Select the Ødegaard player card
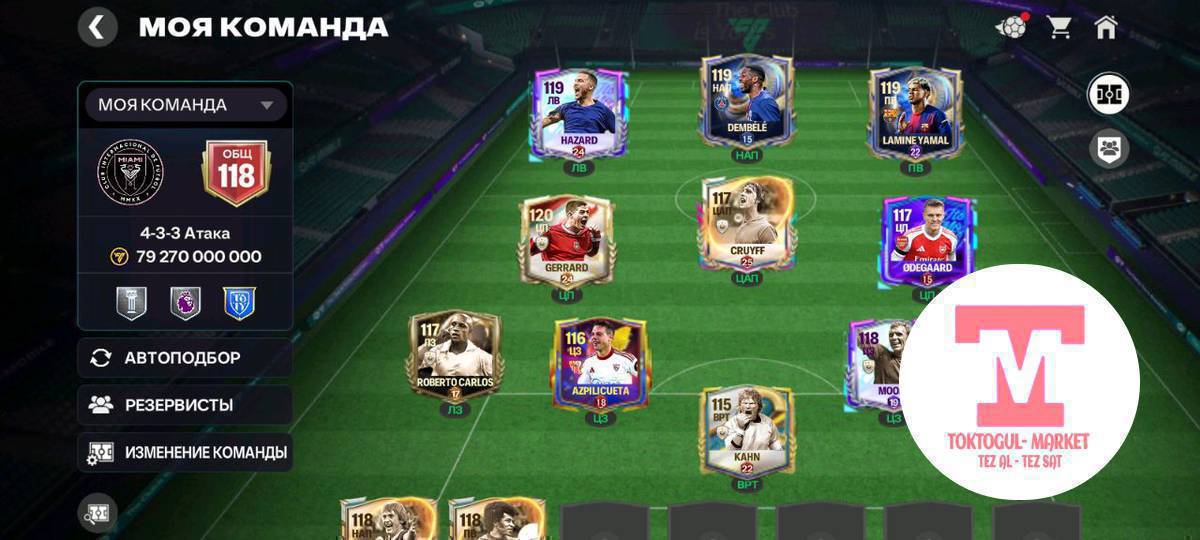The height and width of the screenshot is (540, 1200). (926, 242)
